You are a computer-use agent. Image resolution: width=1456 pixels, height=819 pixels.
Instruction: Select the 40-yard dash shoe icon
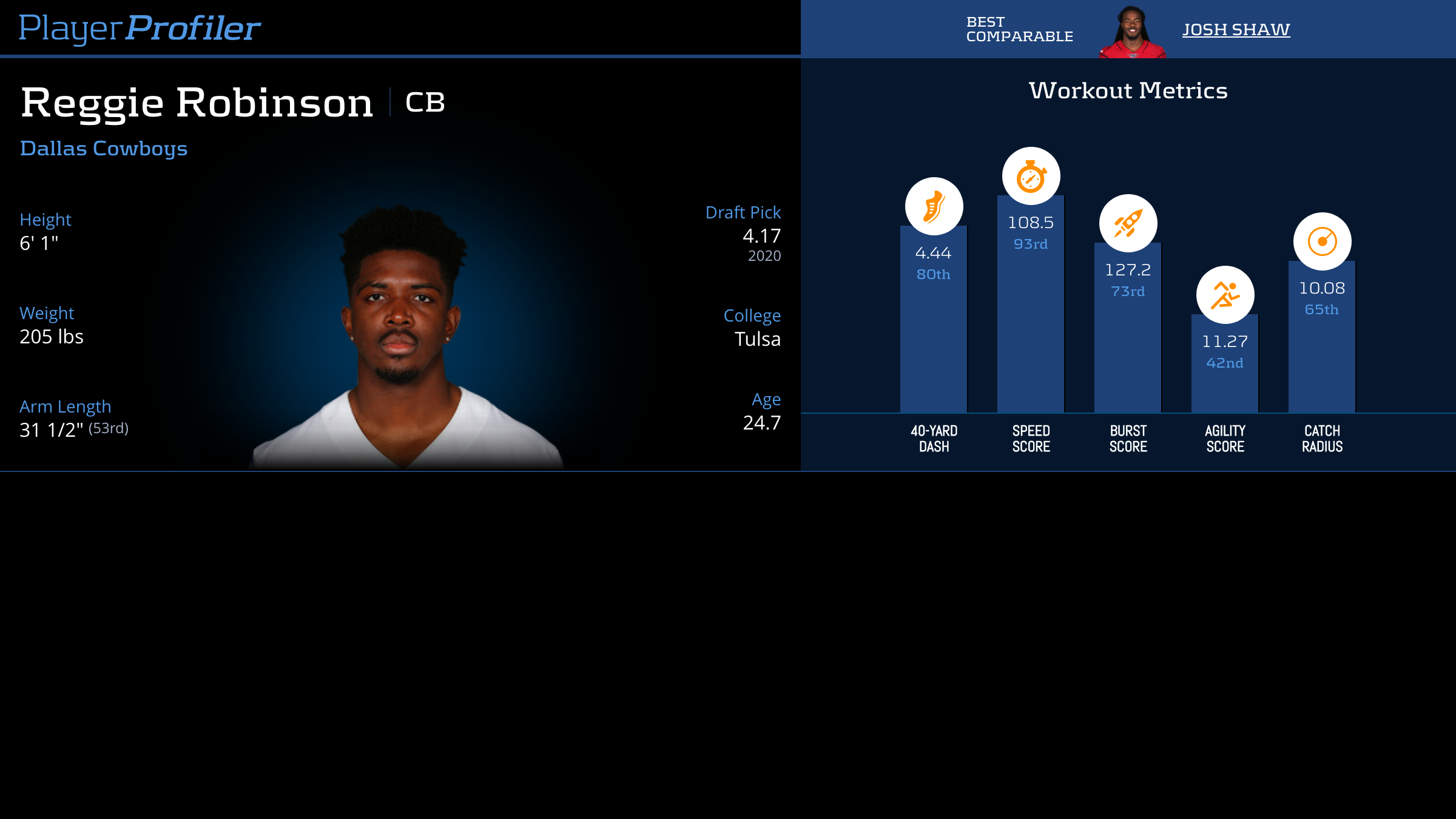(x=934, y=206)
